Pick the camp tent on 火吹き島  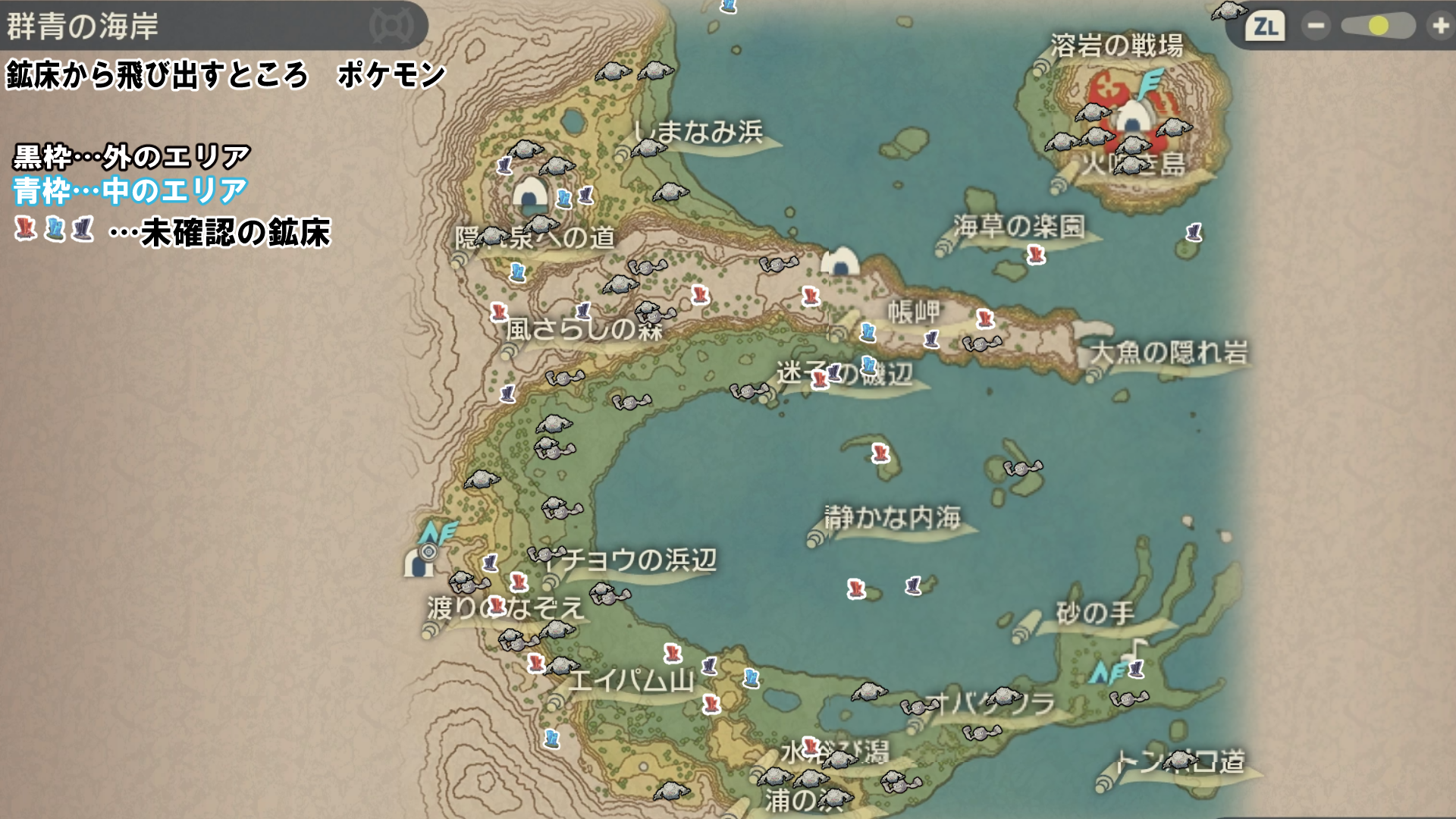[x=1132, y=118]
